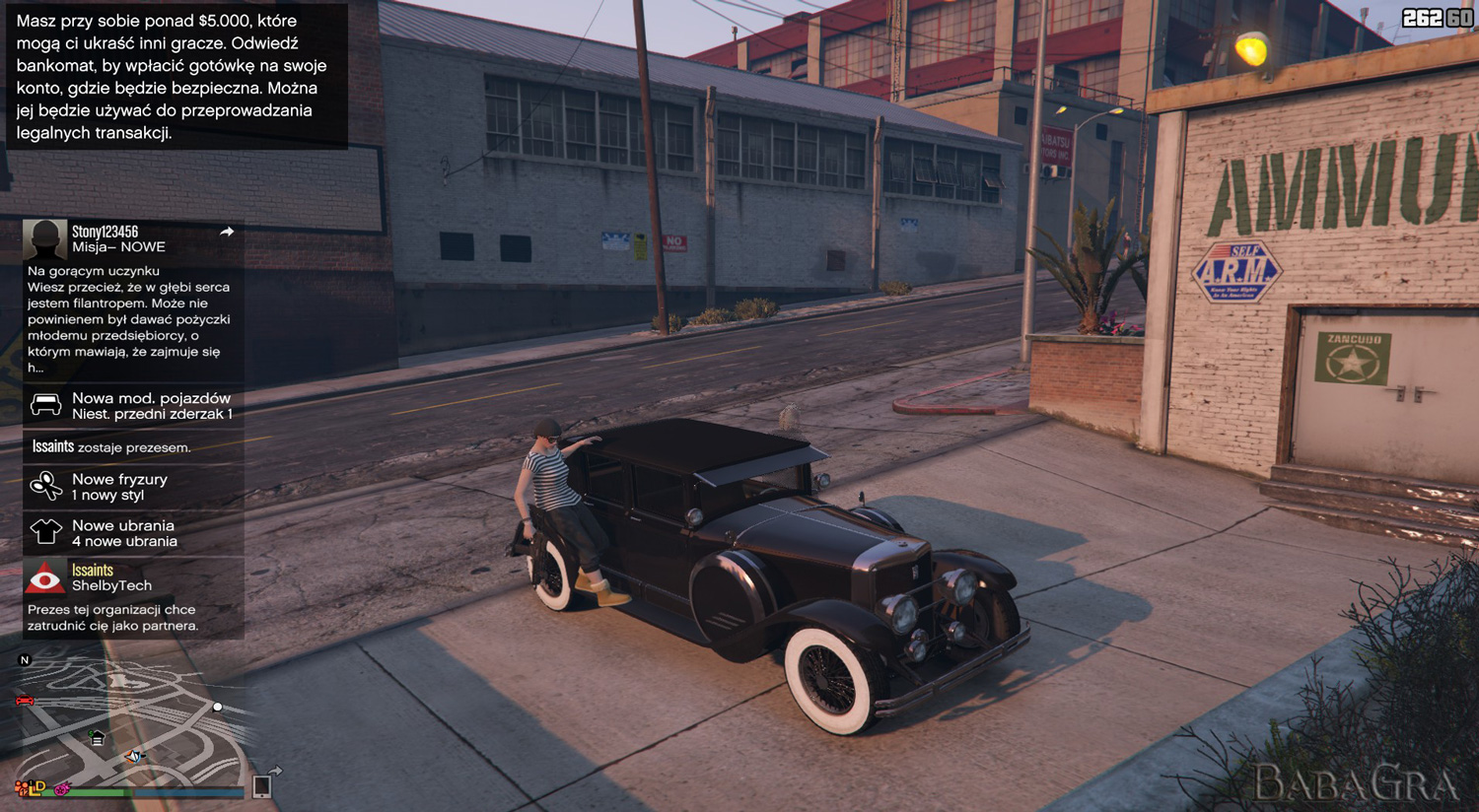Select the white waypoint dot on minimap

(x=218, y=707)
